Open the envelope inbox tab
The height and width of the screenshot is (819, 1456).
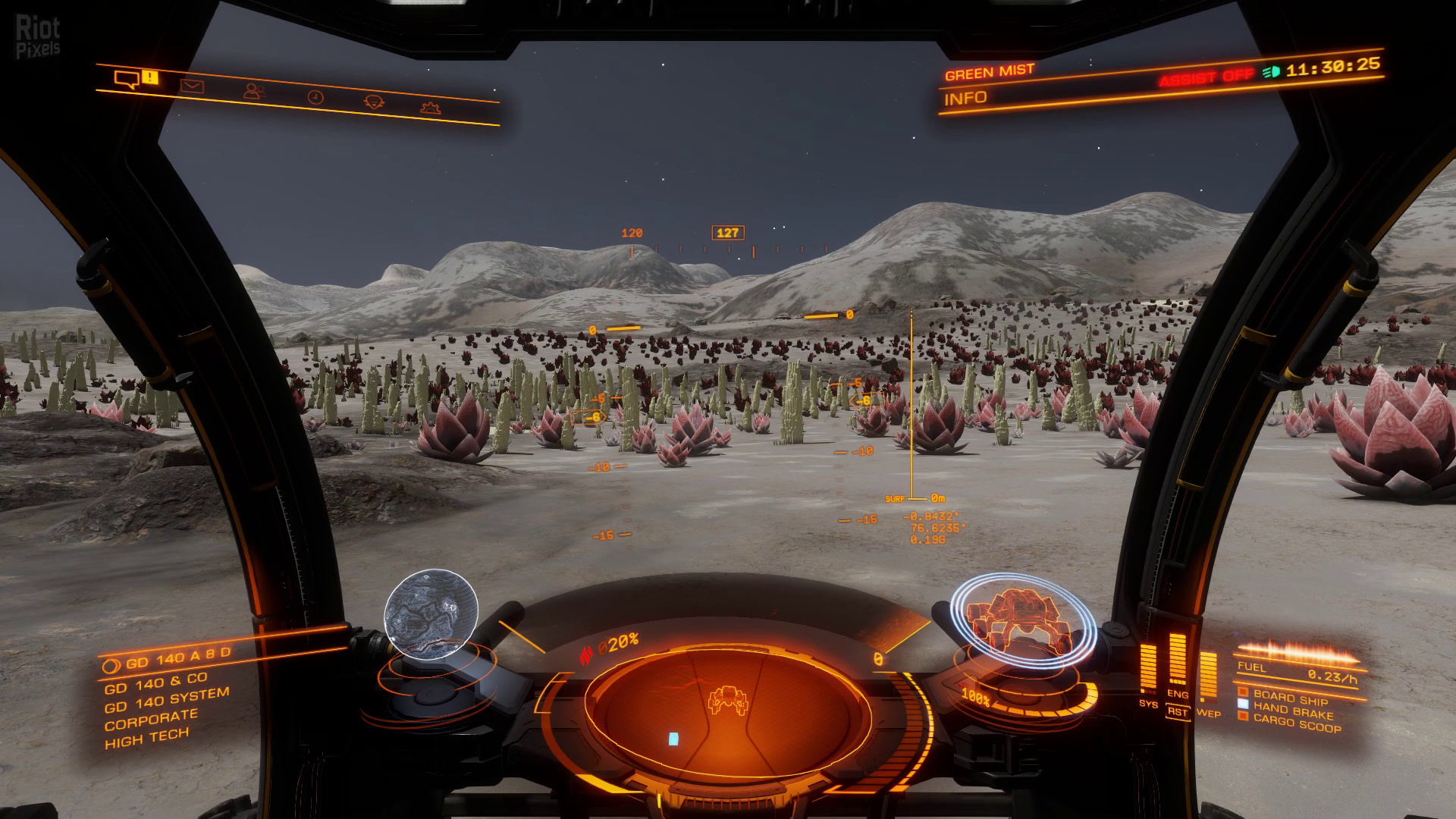pyautogui.click(x=192, y=86)
